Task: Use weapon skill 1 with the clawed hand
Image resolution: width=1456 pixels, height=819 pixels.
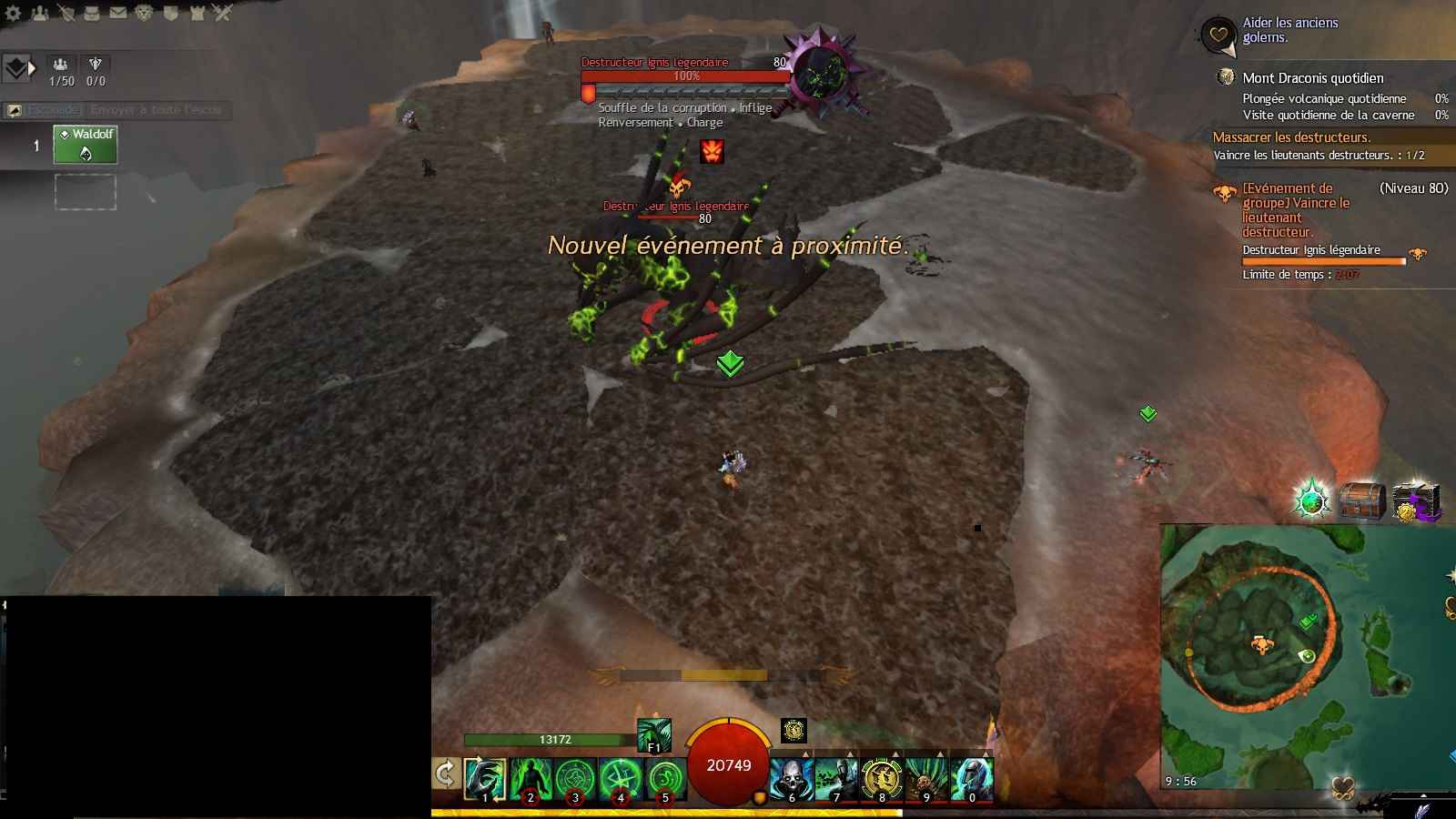Action: [x=485, y=780]
